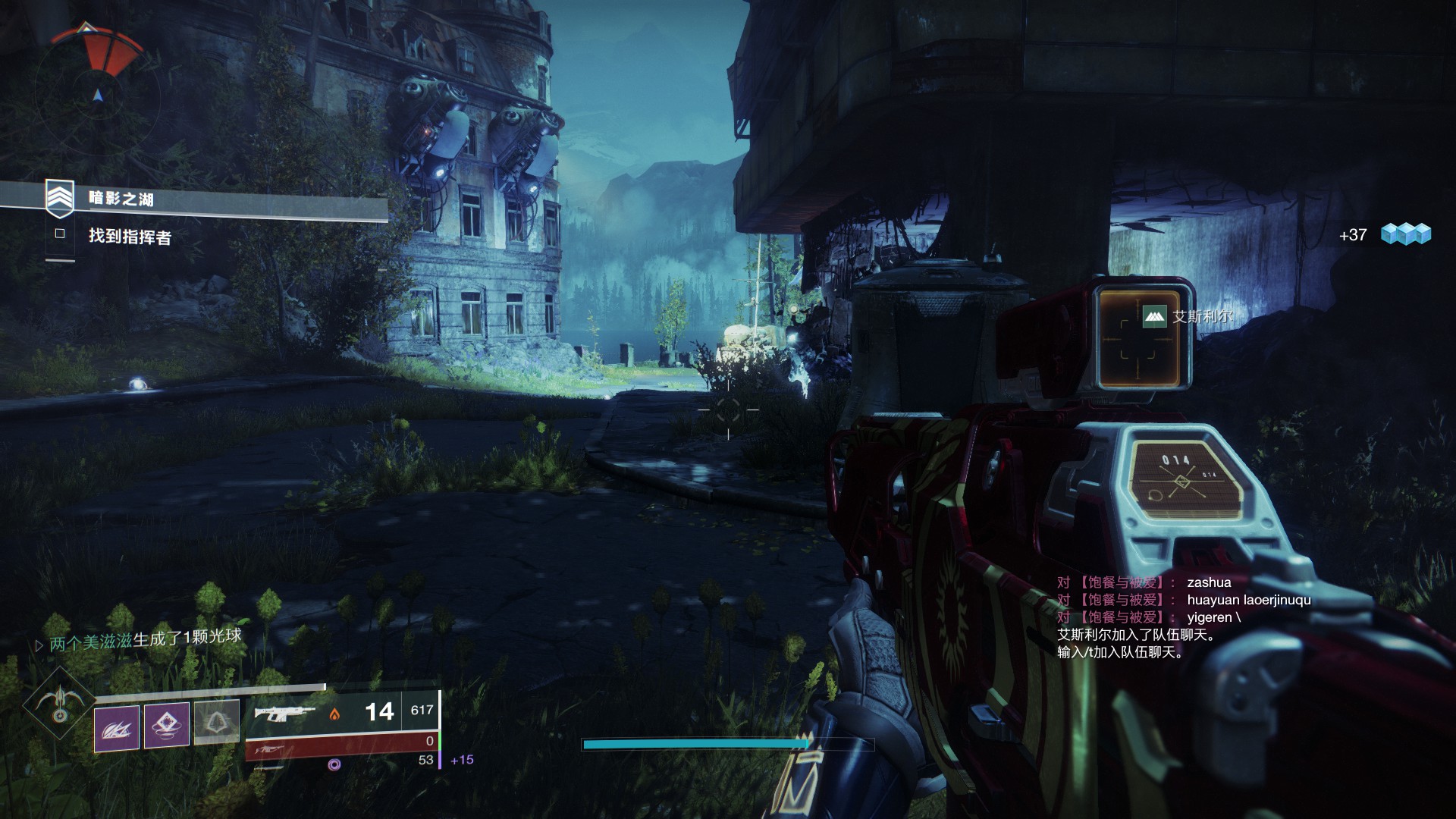1456x819 pixels.
Task: Select the equipped solar rifle weapon
Action: [284, 712]
